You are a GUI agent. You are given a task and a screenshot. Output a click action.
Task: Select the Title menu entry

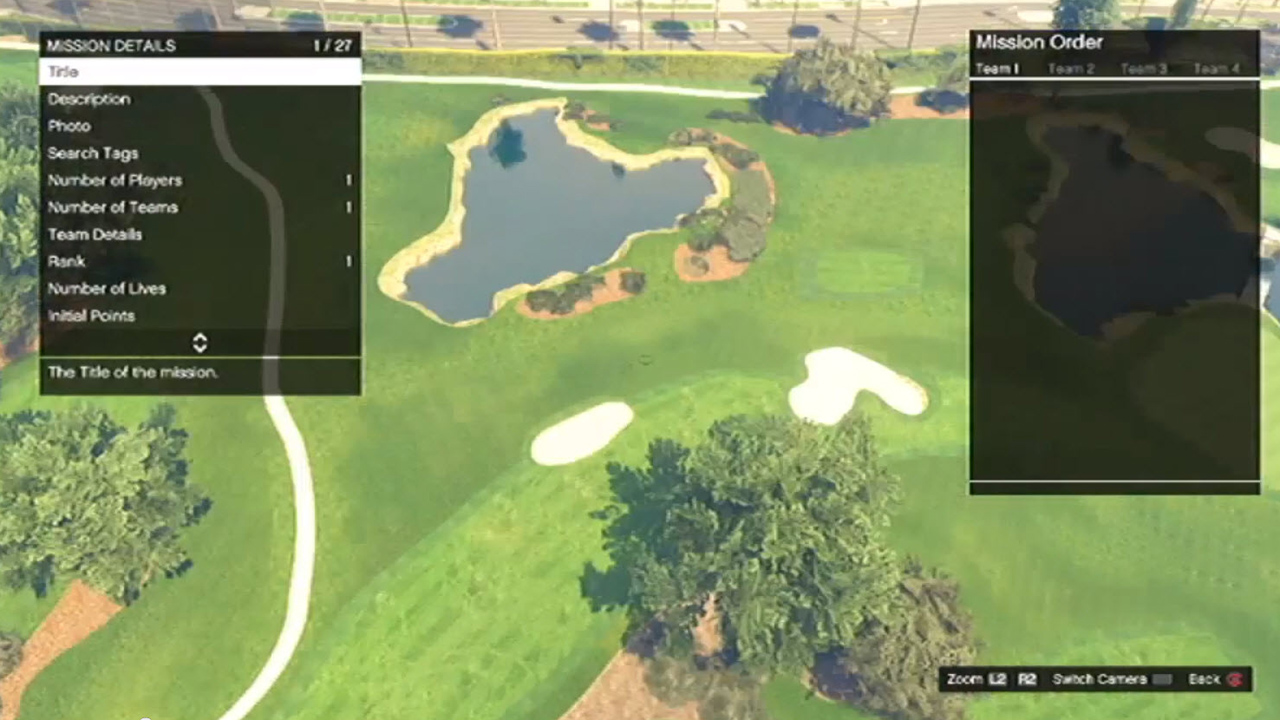[200, 72]
